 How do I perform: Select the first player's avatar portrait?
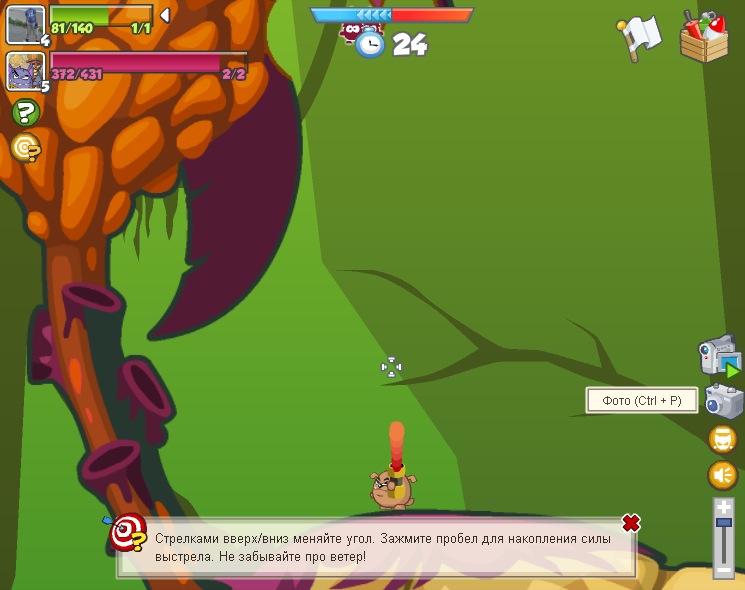(x=25, y=24)
